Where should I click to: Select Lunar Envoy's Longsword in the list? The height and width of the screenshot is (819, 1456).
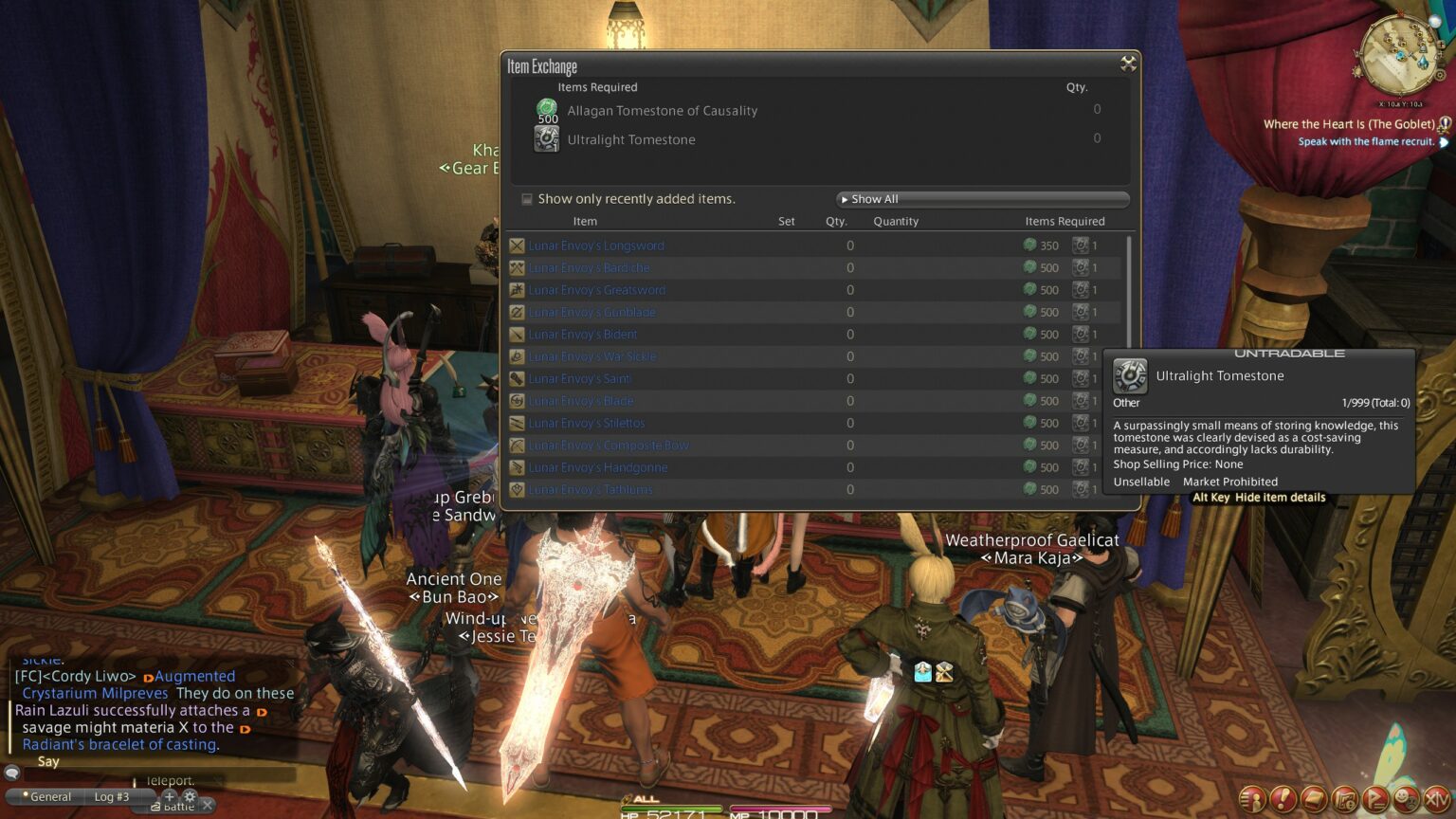pos(596,245)
